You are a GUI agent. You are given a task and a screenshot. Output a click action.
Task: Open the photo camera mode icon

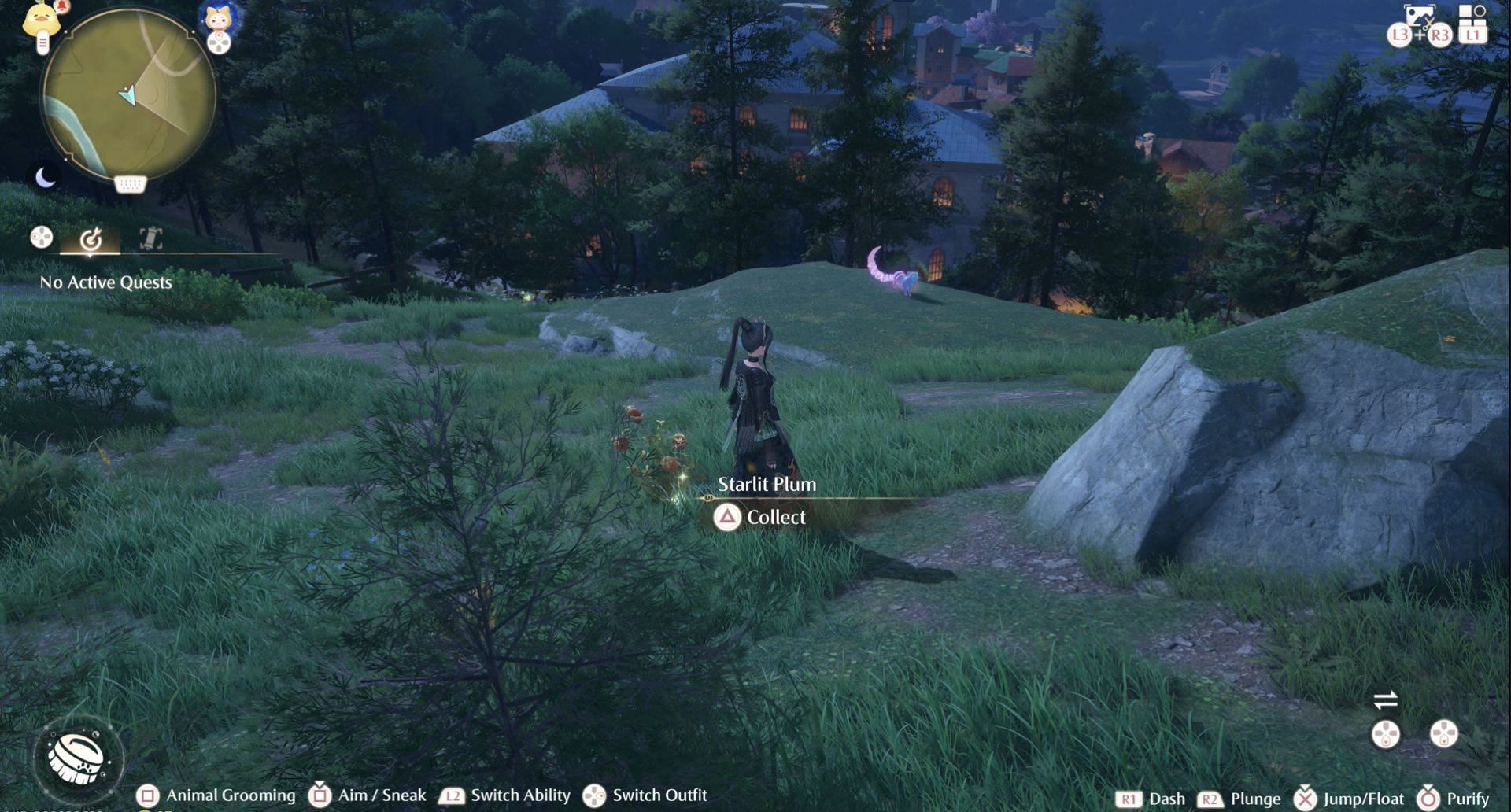pyautogui.click(x=1420, y=14)
